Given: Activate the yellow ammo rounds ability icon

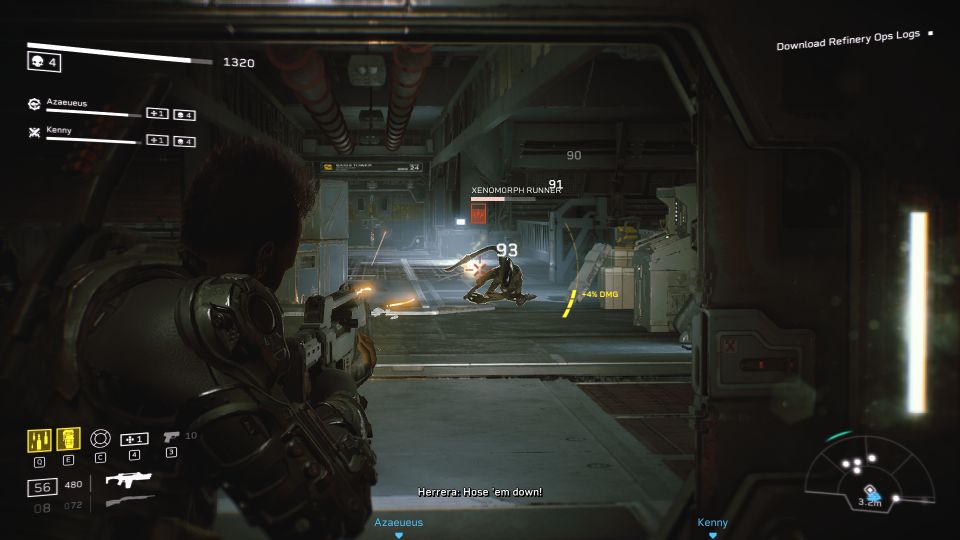Looking at the screenshot, I should 39,440.
